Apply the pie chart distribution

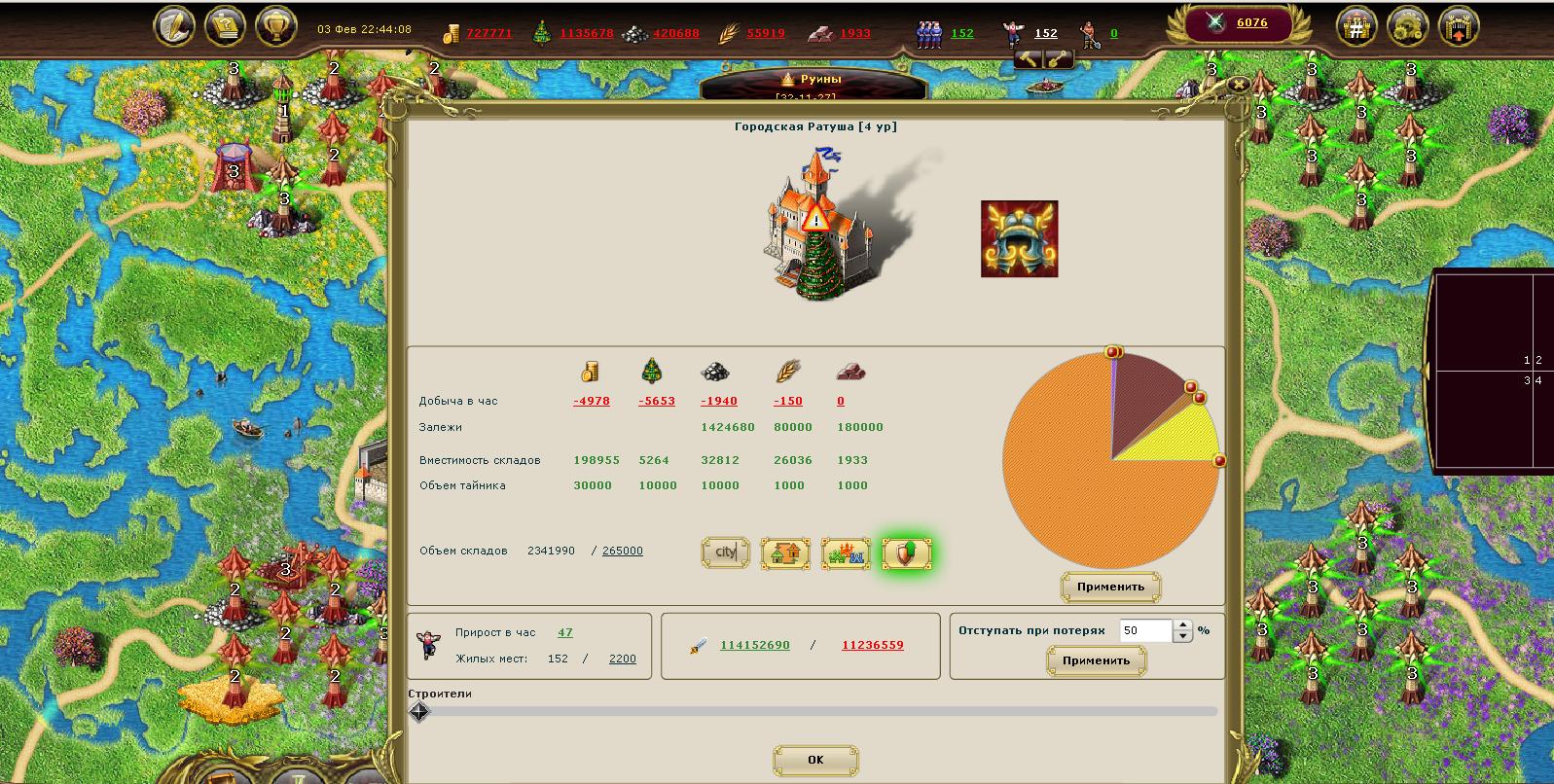(1110, 587)
